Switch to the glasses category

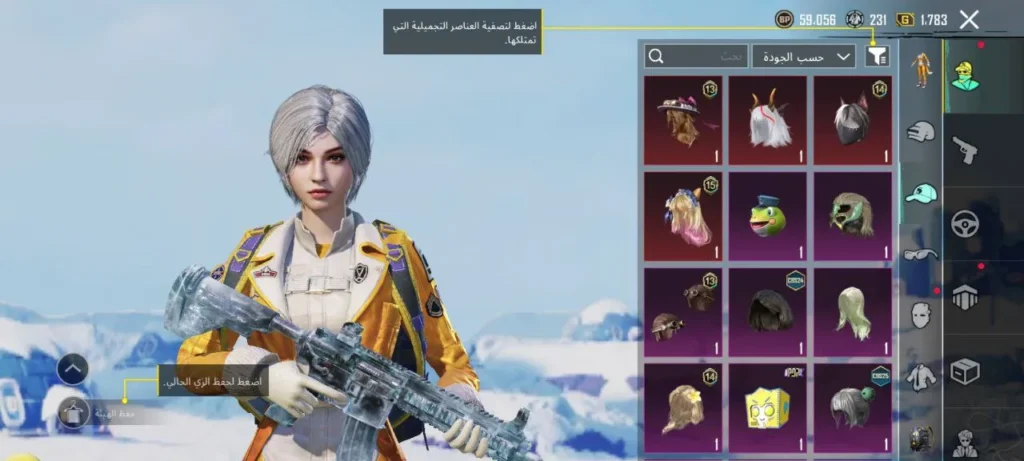(921, 254)
